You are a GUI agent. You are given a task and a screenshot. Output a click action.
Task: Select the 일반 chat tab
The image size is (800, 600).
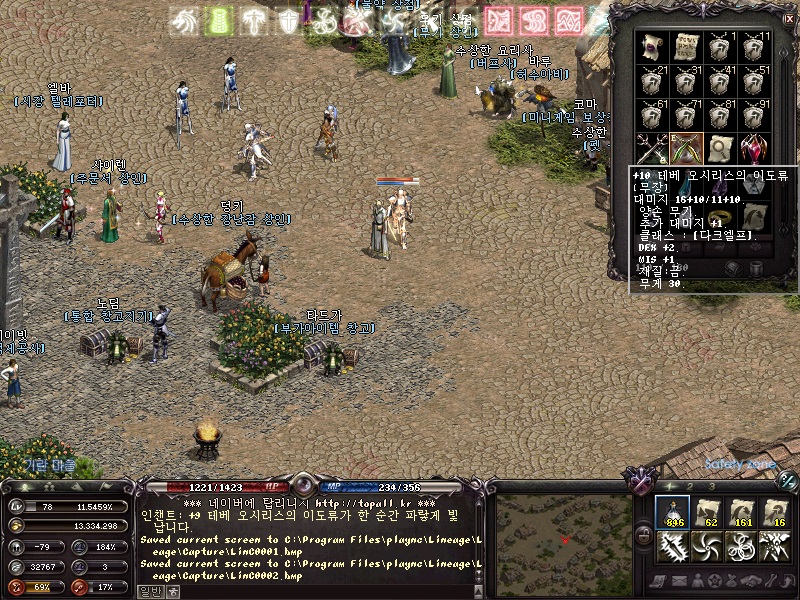[x=150, y=591]
